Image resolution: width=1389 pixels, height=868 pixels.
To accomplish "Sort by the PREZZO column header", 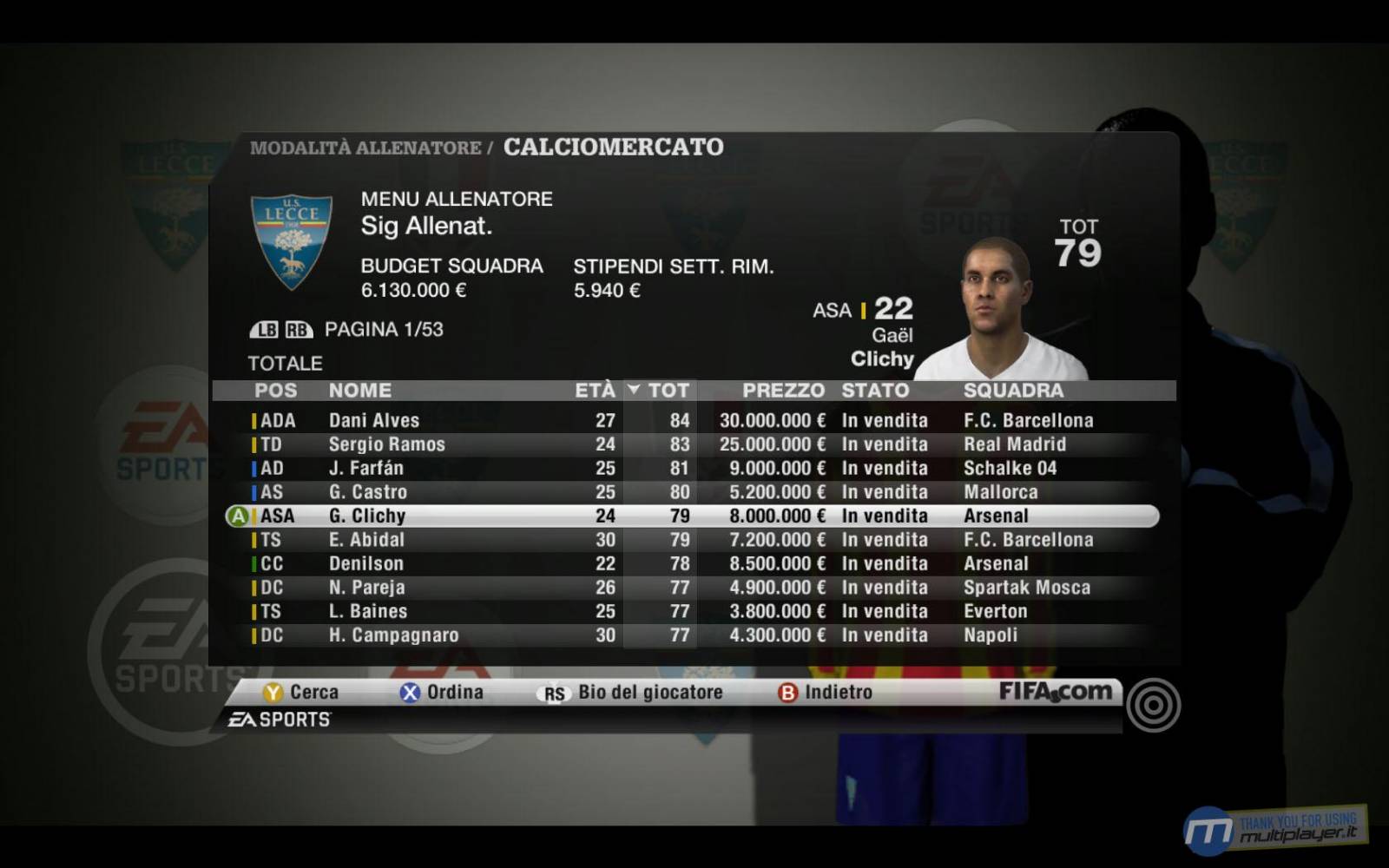I will tap(782, 391).
